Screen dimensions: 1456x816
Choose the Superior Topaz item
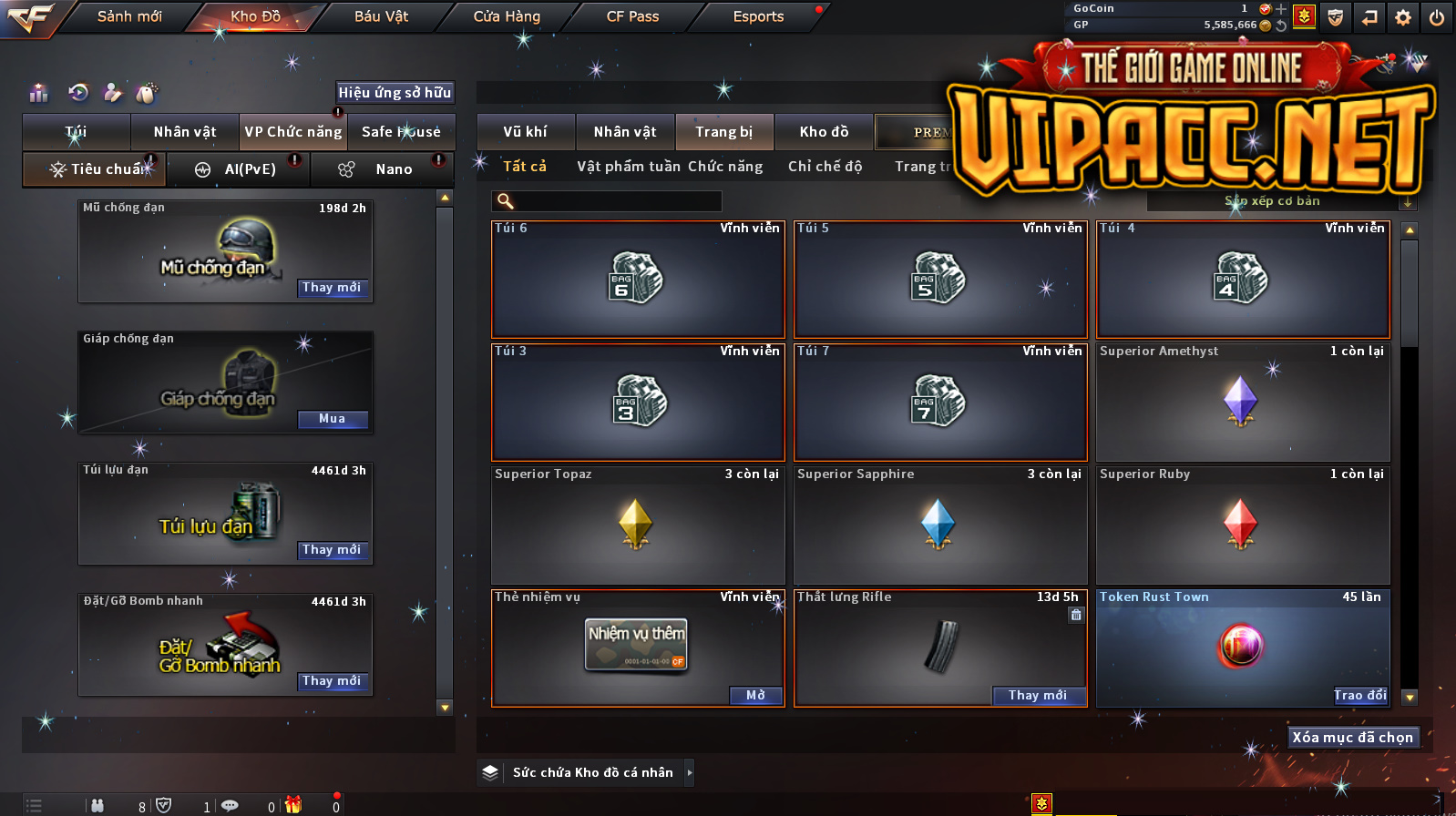point(637,525)
